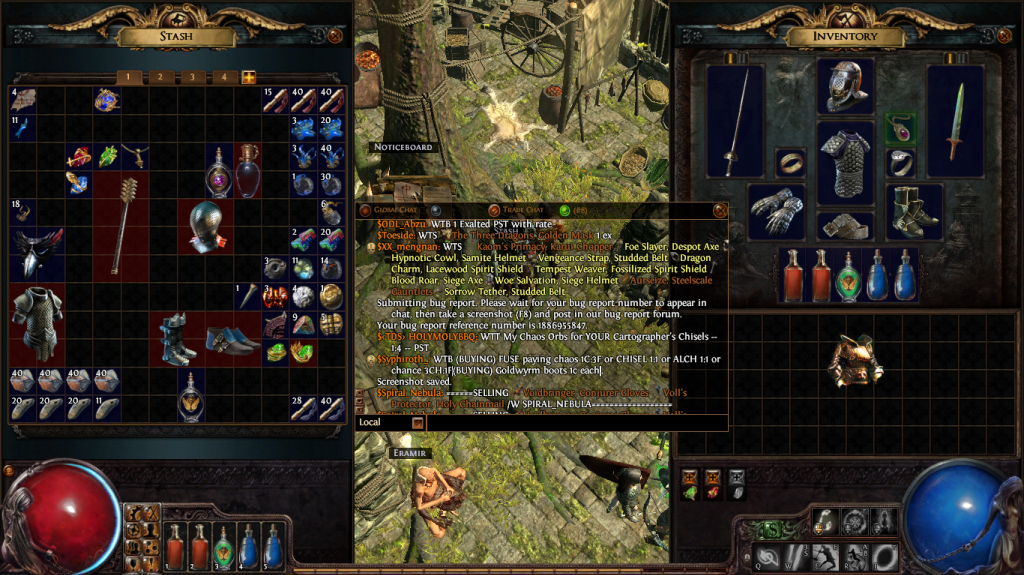Select the equipped gauntlets slot
Image resolution: width=1024 pixels, height=575 pixels.
776,212
